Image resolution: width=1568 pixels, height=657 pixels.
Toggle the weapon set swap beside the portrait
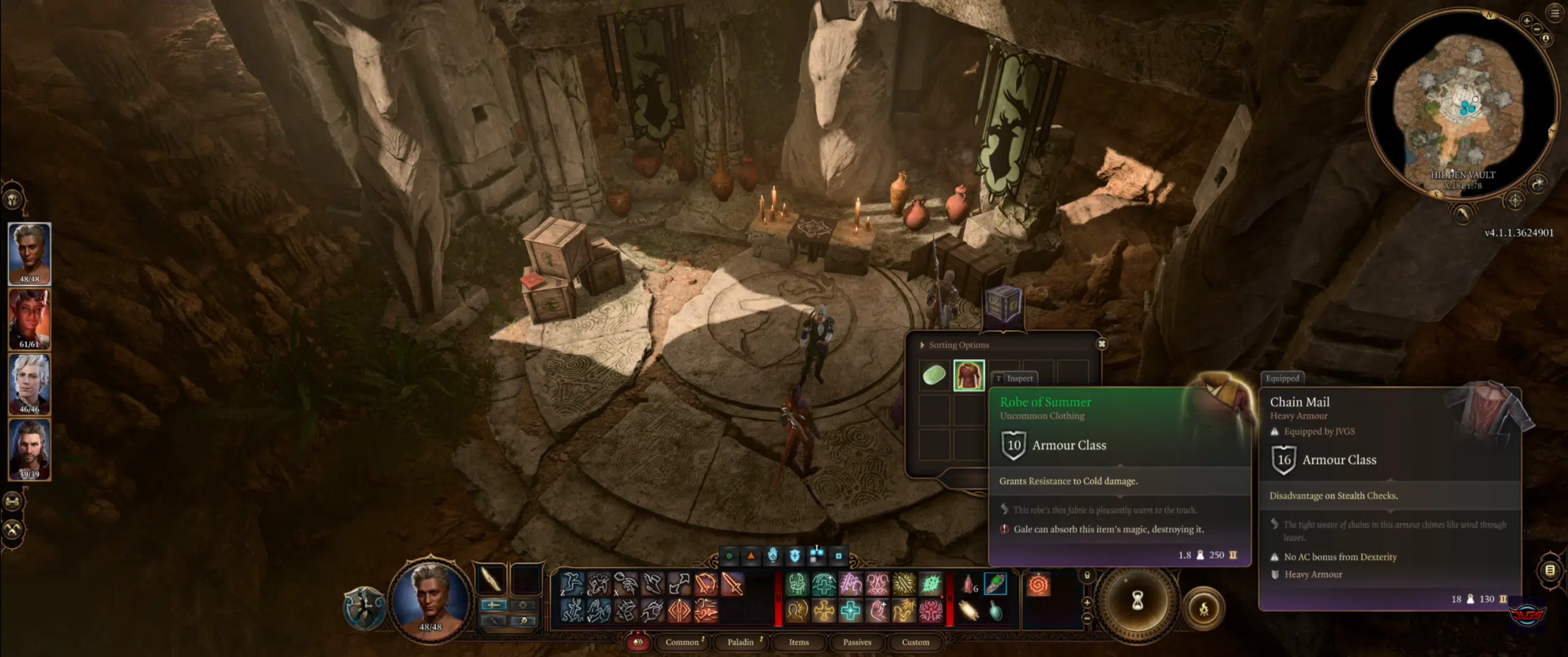[x=494, y=605]
